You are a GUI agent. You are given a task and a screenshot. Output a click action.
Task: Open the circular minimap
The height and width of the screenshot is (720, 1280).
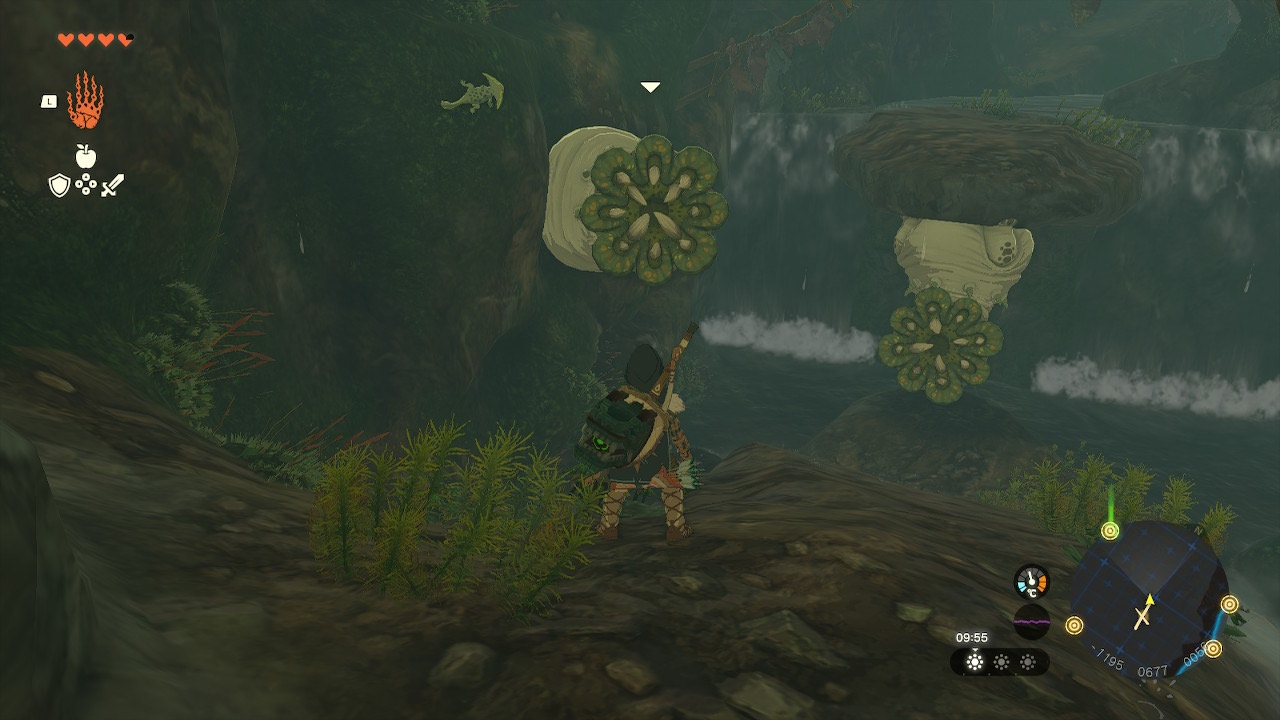[x=1150, y=600]
